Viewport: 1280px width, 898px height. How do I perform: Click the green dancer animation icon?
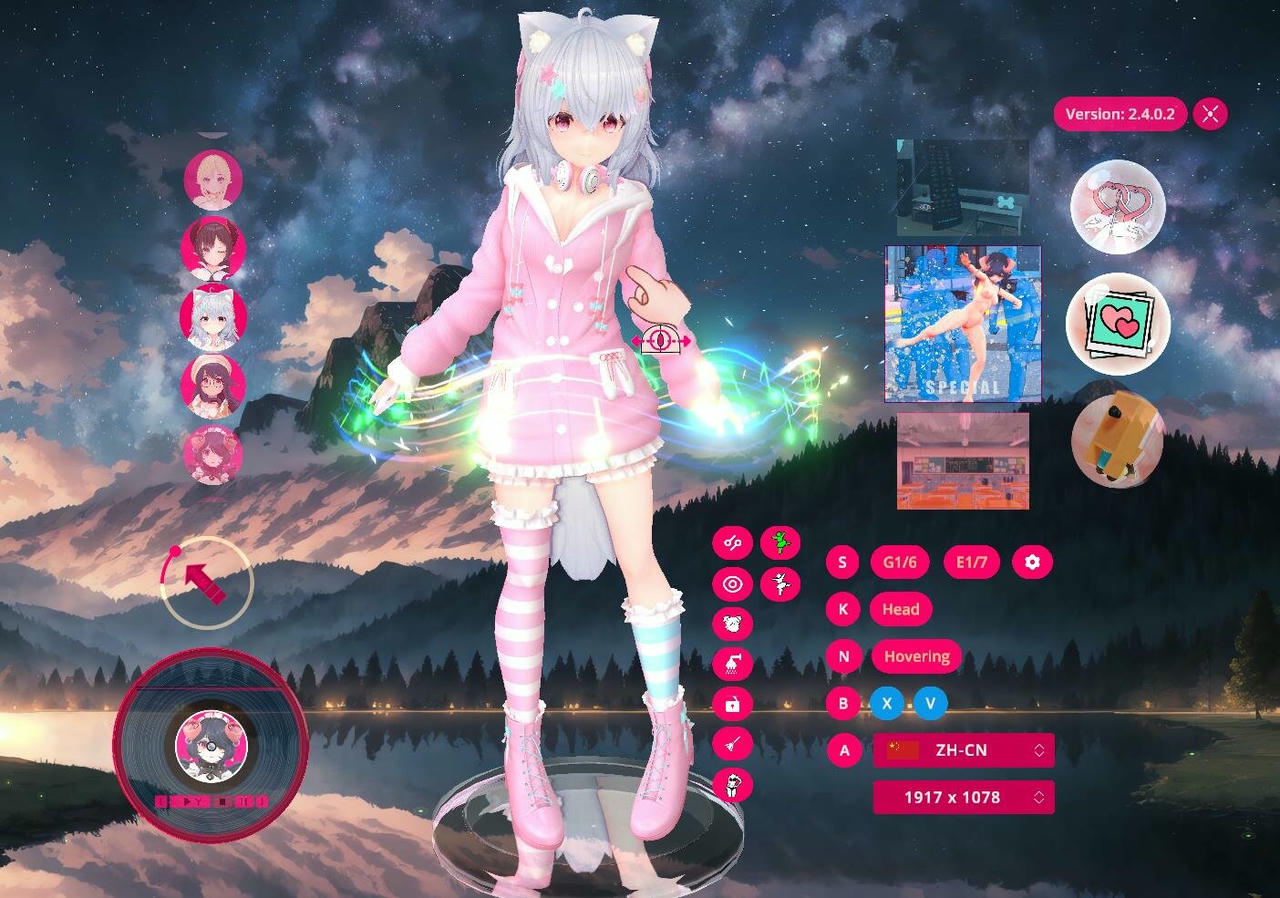(x=782, y=542)
